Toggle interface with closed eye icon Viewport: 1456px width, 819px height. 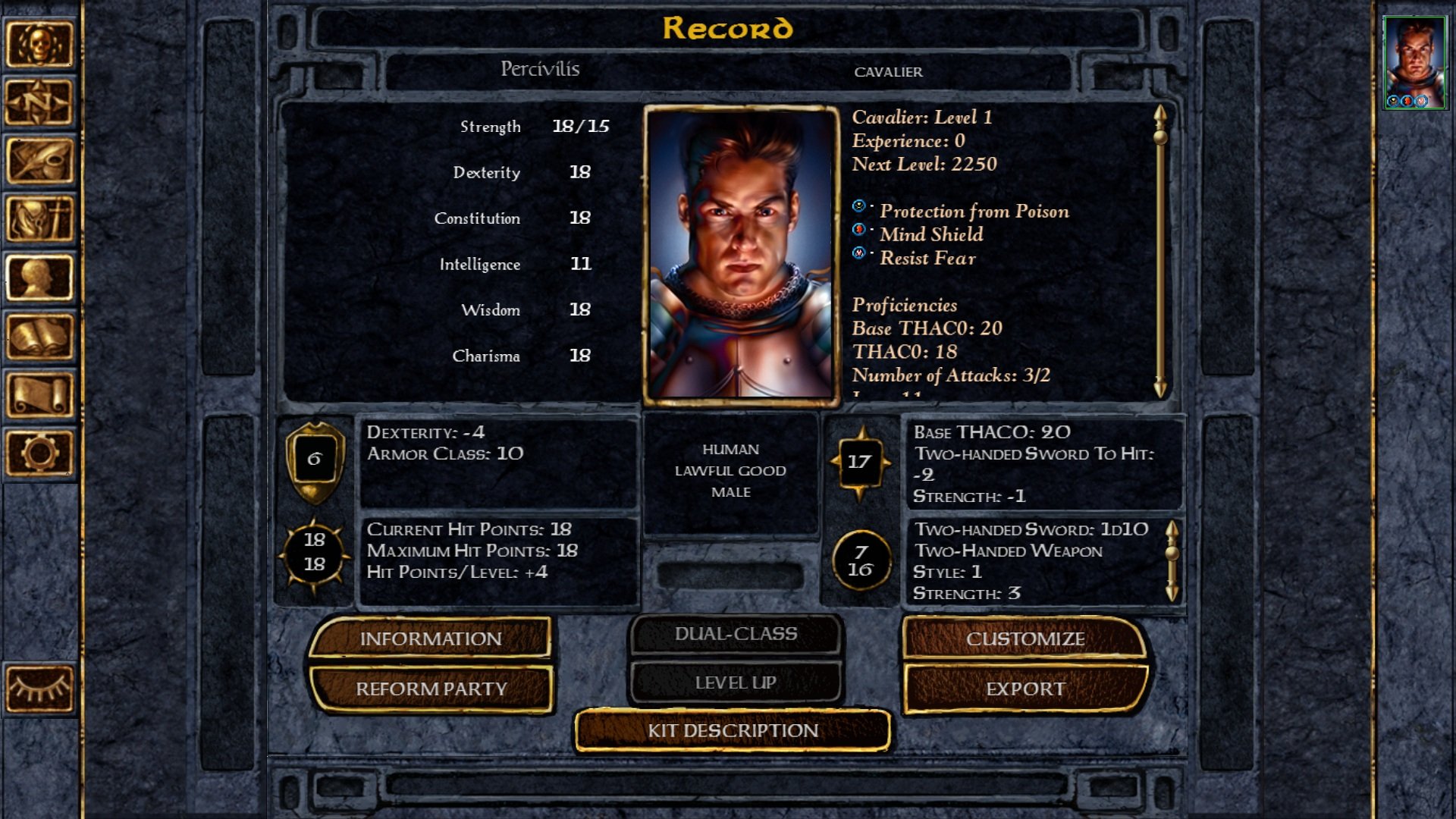point(39,689)
